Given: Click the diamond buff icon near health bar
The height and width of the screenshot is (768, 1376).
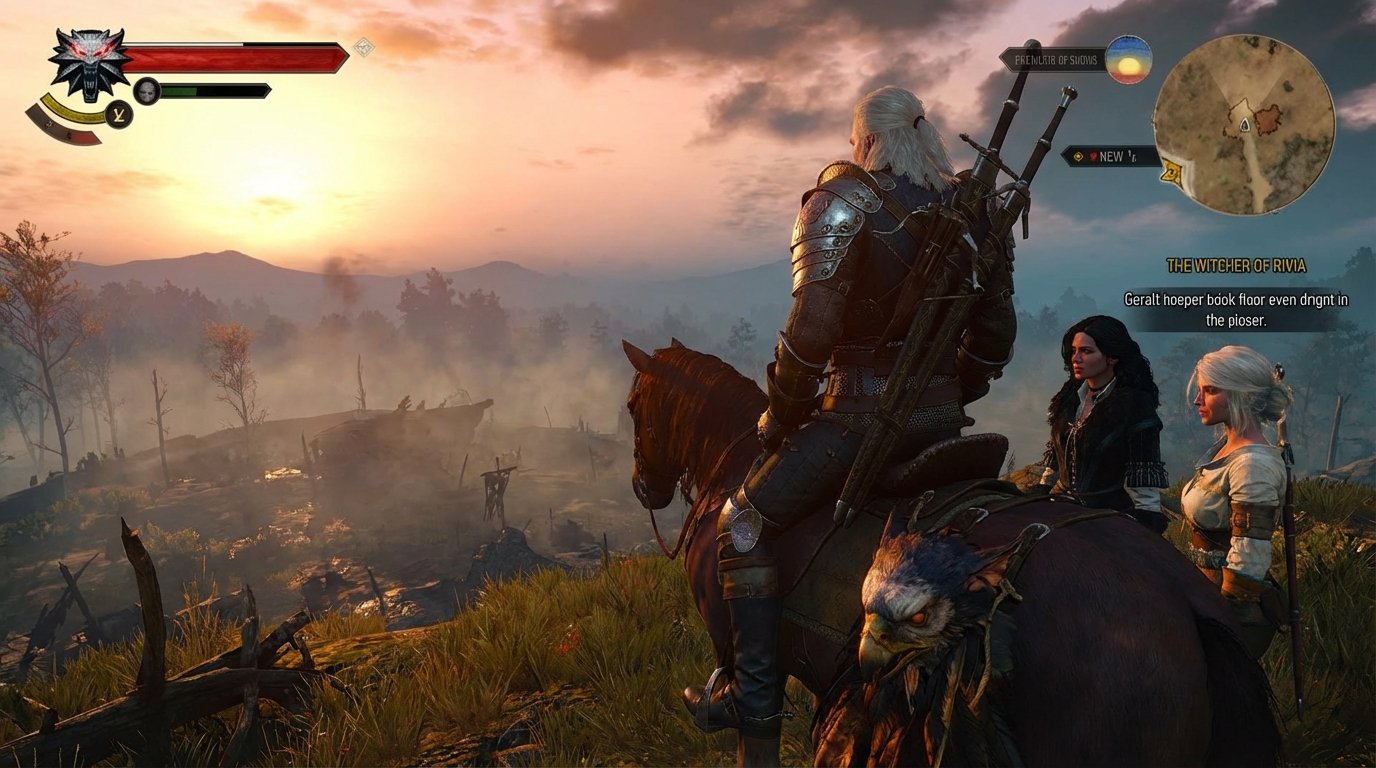Looking at the screenshot, I should tap(365, 47).
